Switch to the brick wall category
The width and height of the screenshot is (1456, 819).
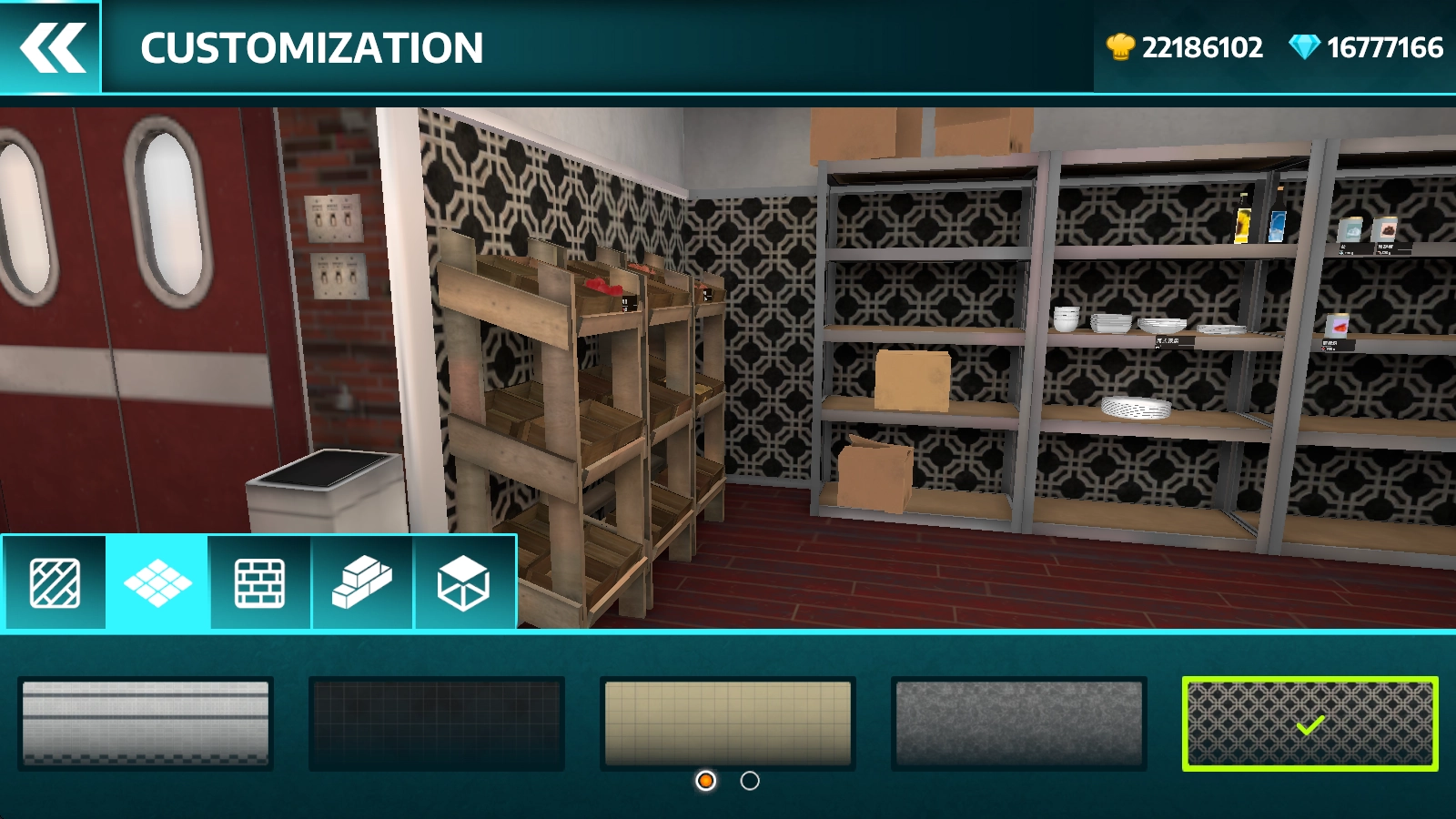pos(260,582)
